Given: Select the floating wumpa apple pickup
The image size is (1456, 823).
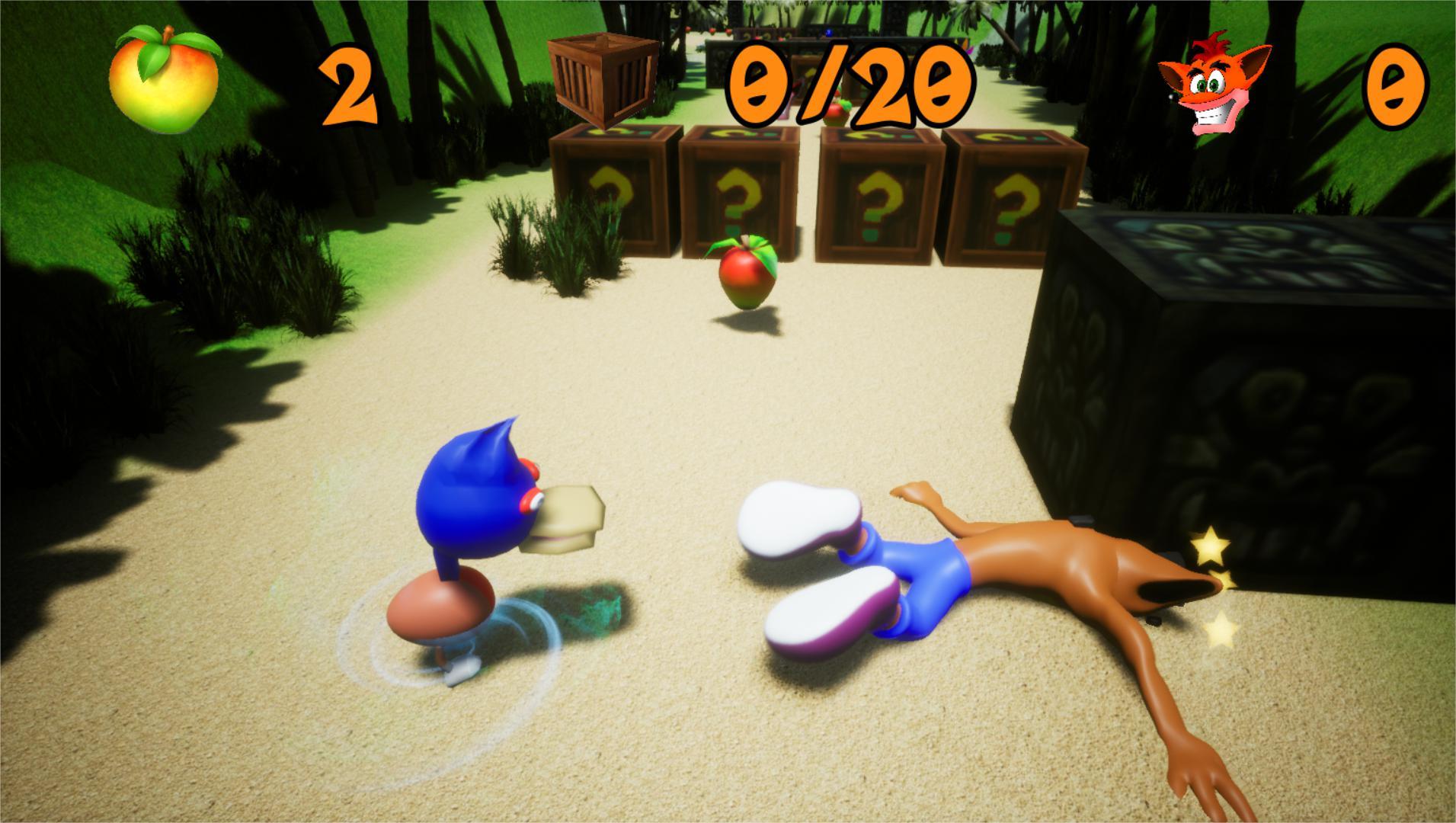Looking at the screenshot, I should point(743,274).
